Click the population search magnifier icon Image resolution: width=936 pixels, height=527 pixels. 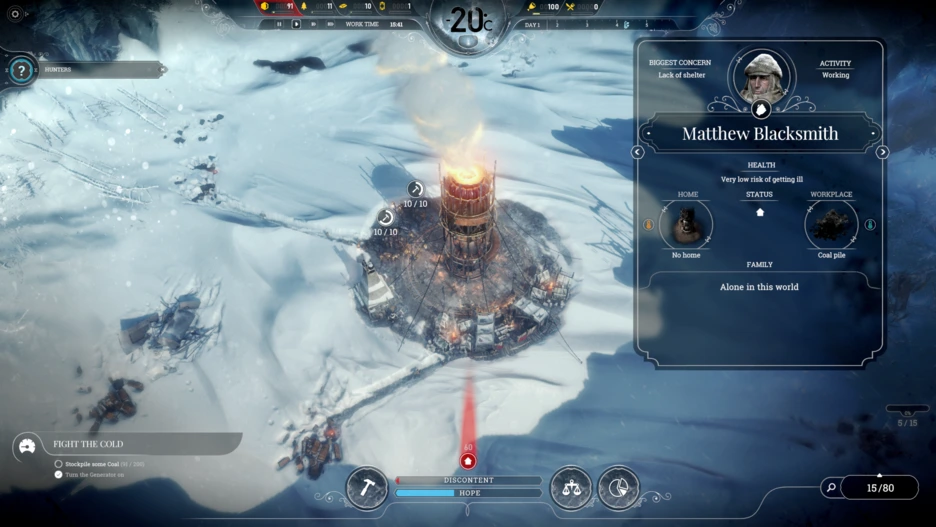(831, 488)
